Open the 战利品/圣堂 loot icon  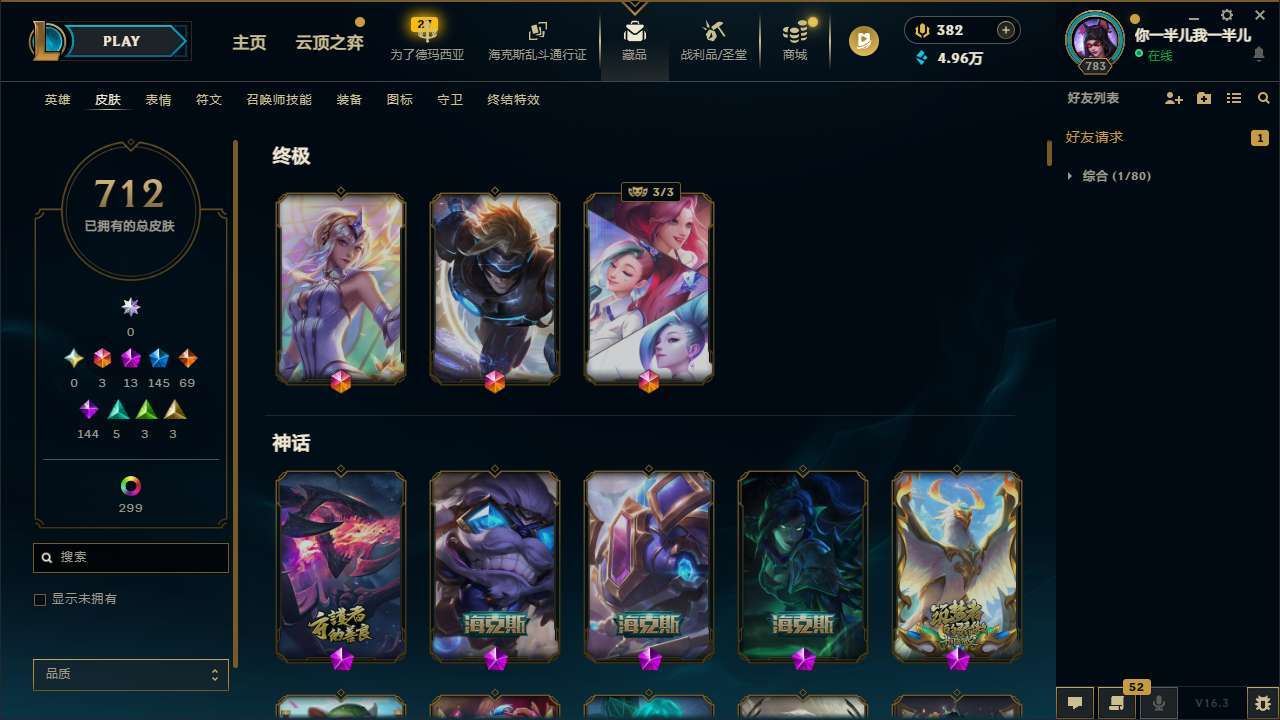coord(713,40)
